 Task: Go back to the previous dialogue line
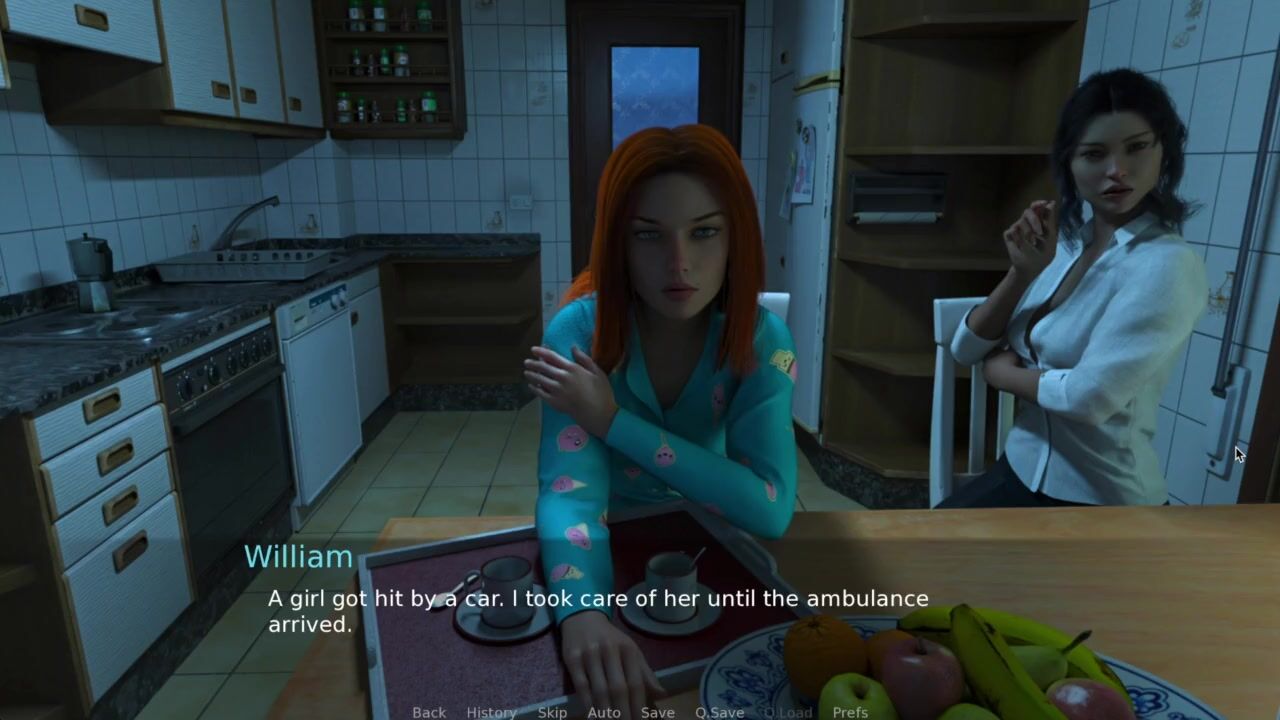429,712
